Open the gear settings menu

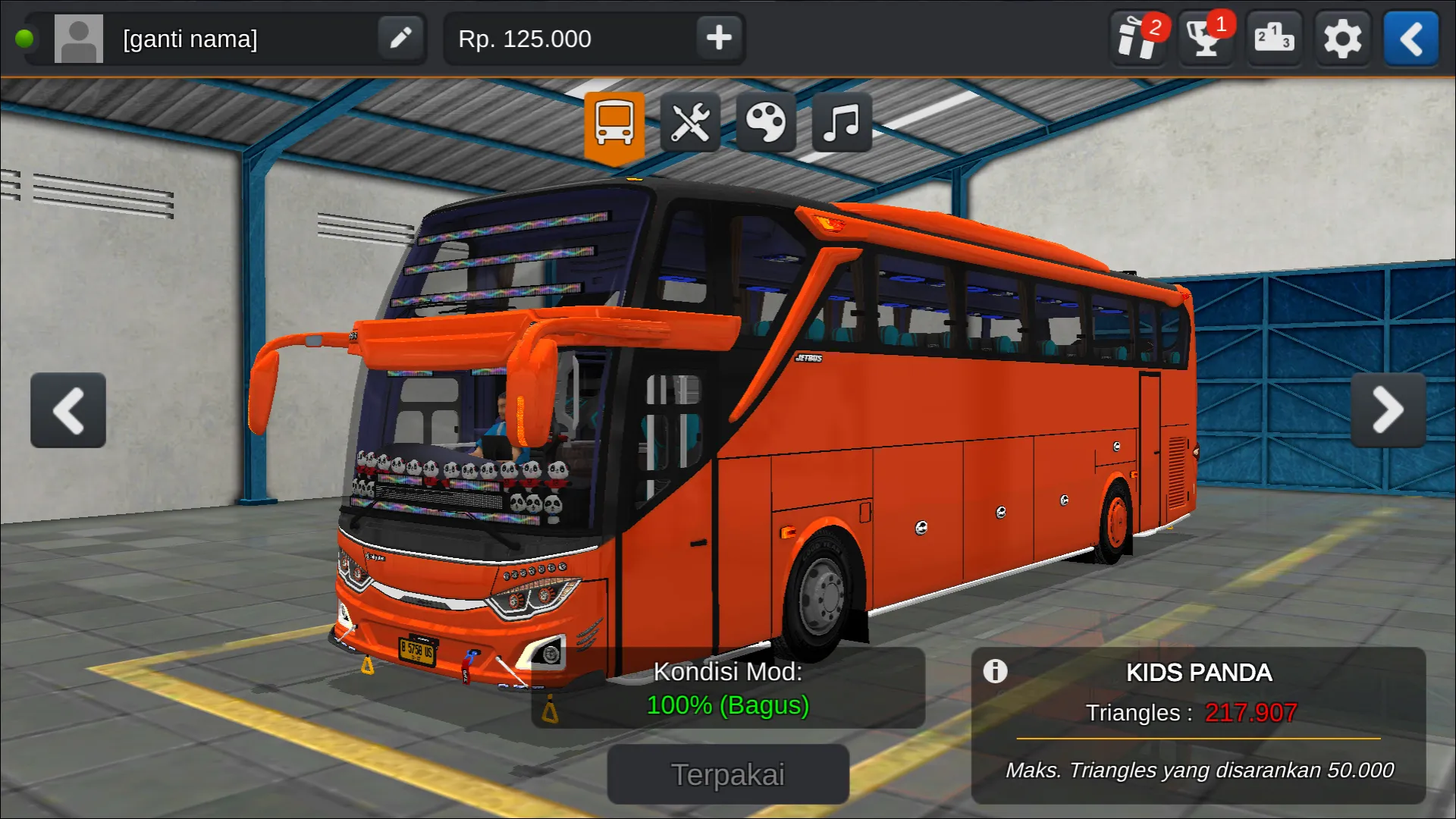[1342, 38]
